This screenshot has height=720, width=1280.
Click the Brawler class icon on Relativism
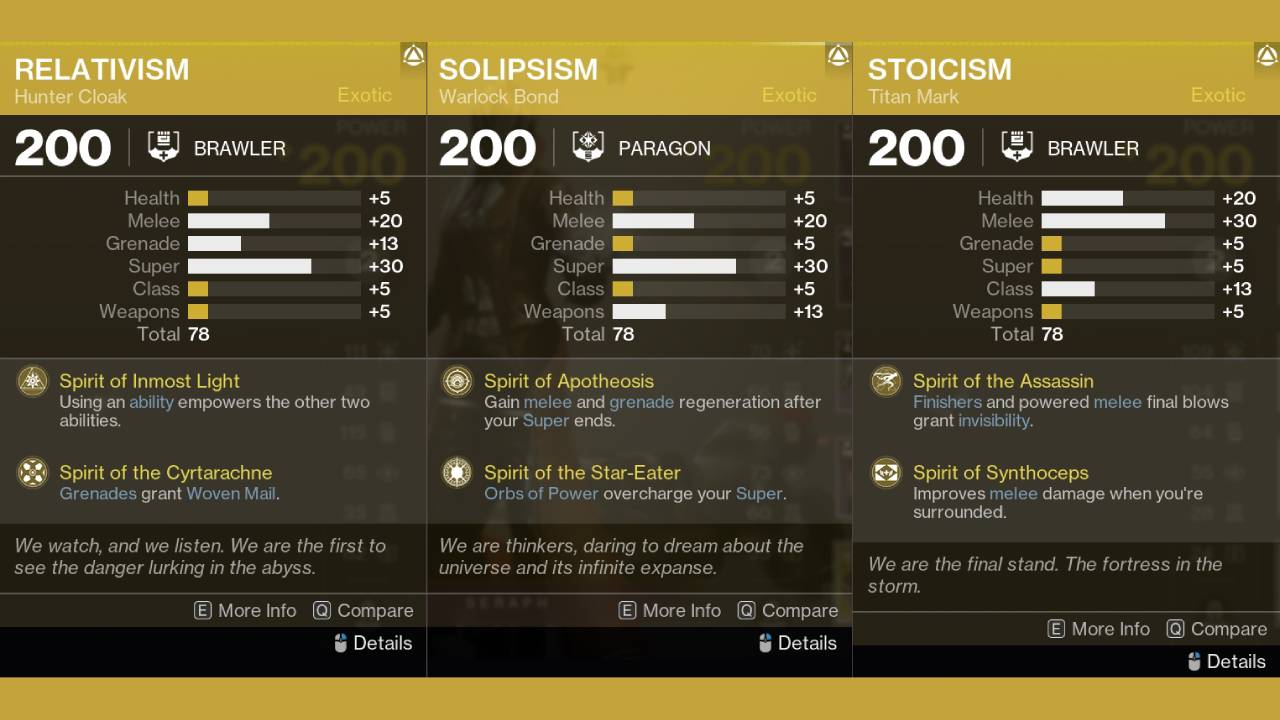(x=161, y=146)
